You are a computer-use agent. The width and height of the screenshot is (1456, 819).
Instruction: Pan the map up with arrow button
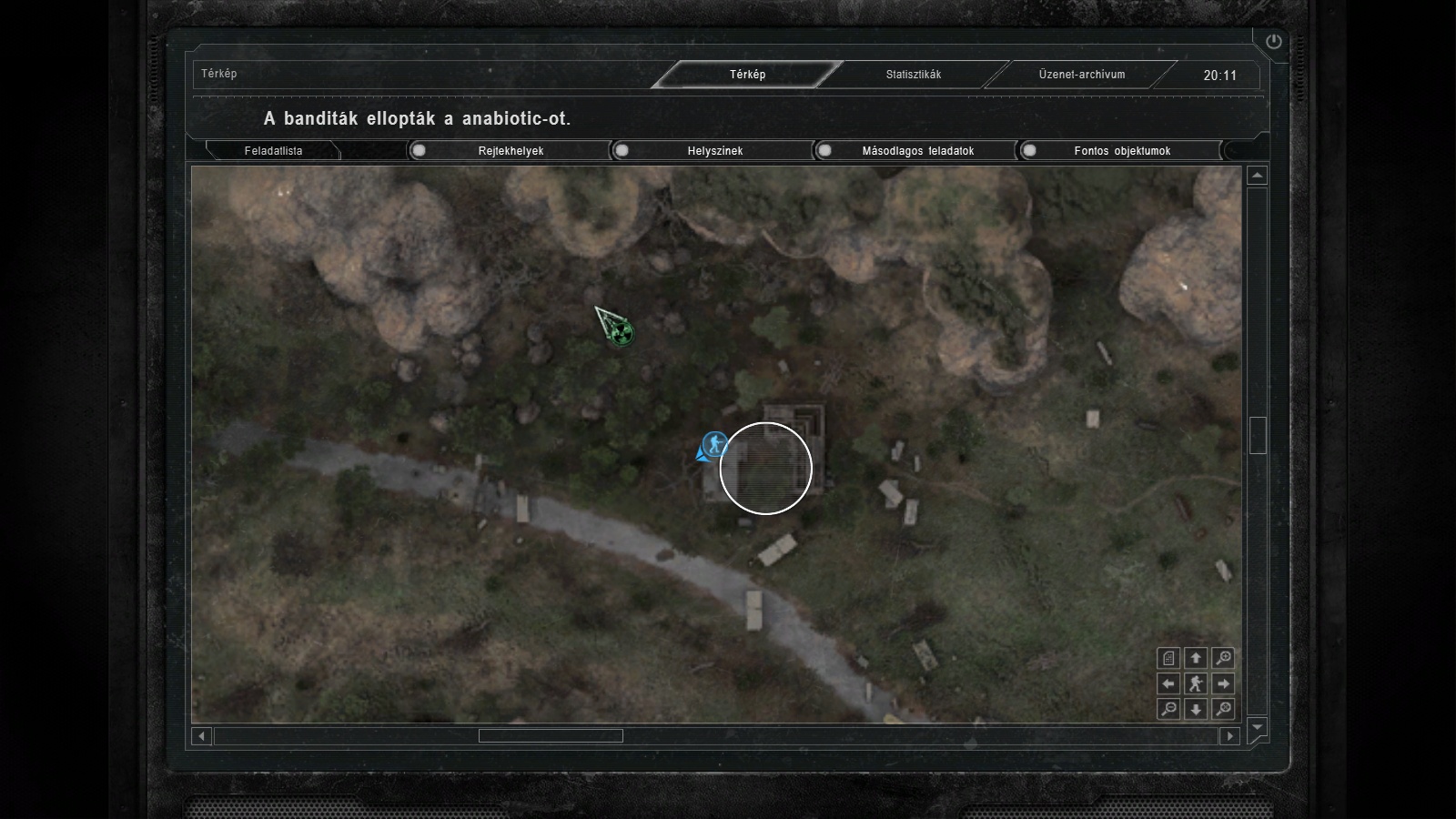[x=1196, y=658]
